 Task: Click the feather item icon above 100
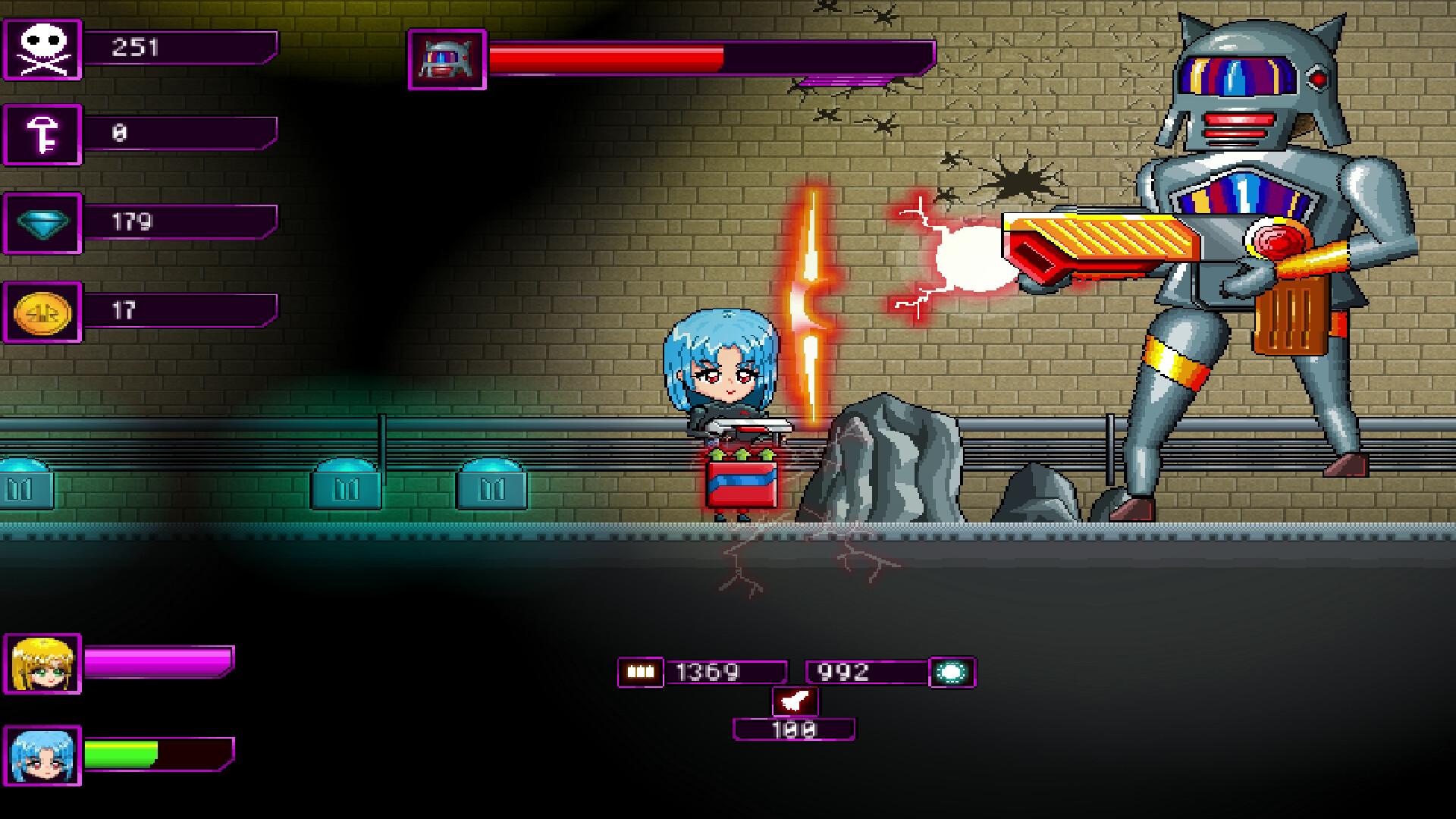click(x=795, y=701)
